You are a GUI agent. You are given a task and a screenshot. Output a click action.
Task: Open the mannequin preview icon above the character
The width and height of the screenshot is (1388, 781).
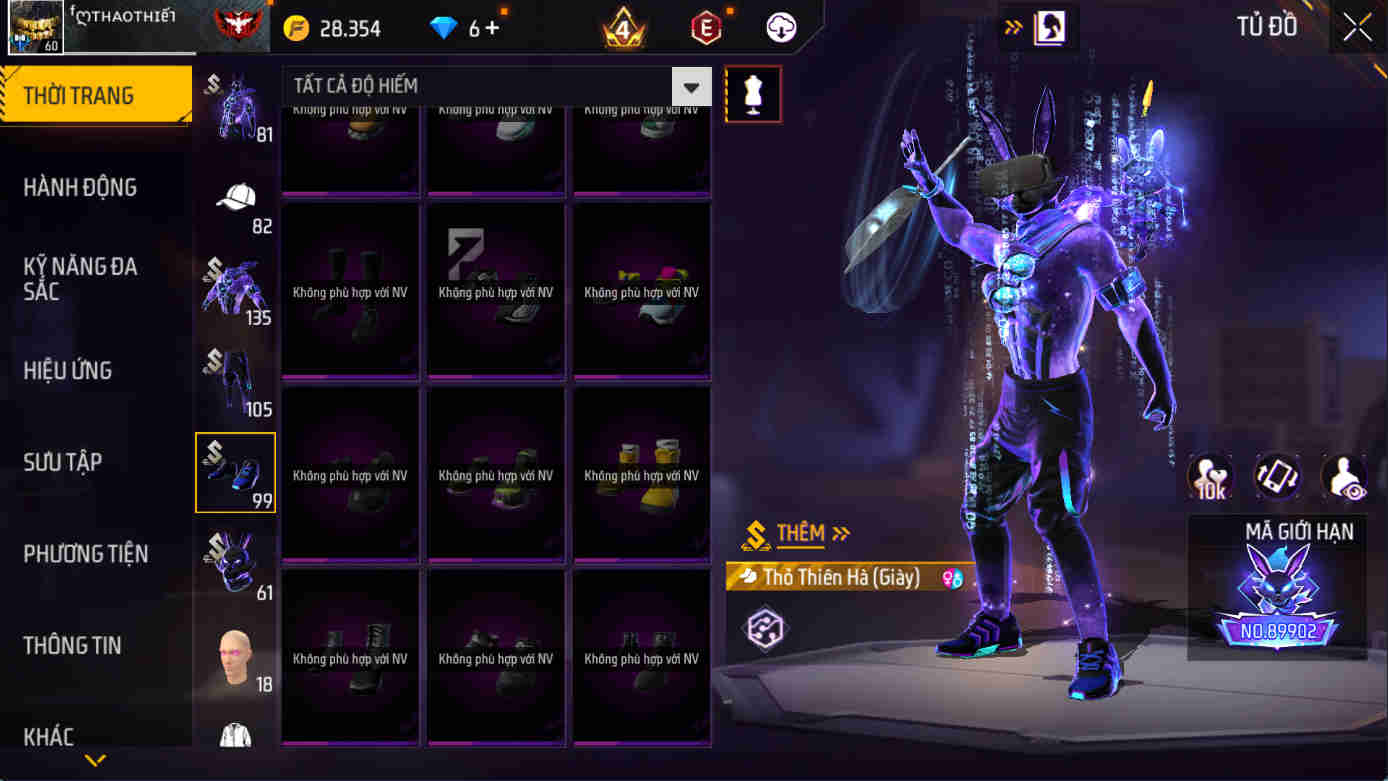tap(753, 93)
